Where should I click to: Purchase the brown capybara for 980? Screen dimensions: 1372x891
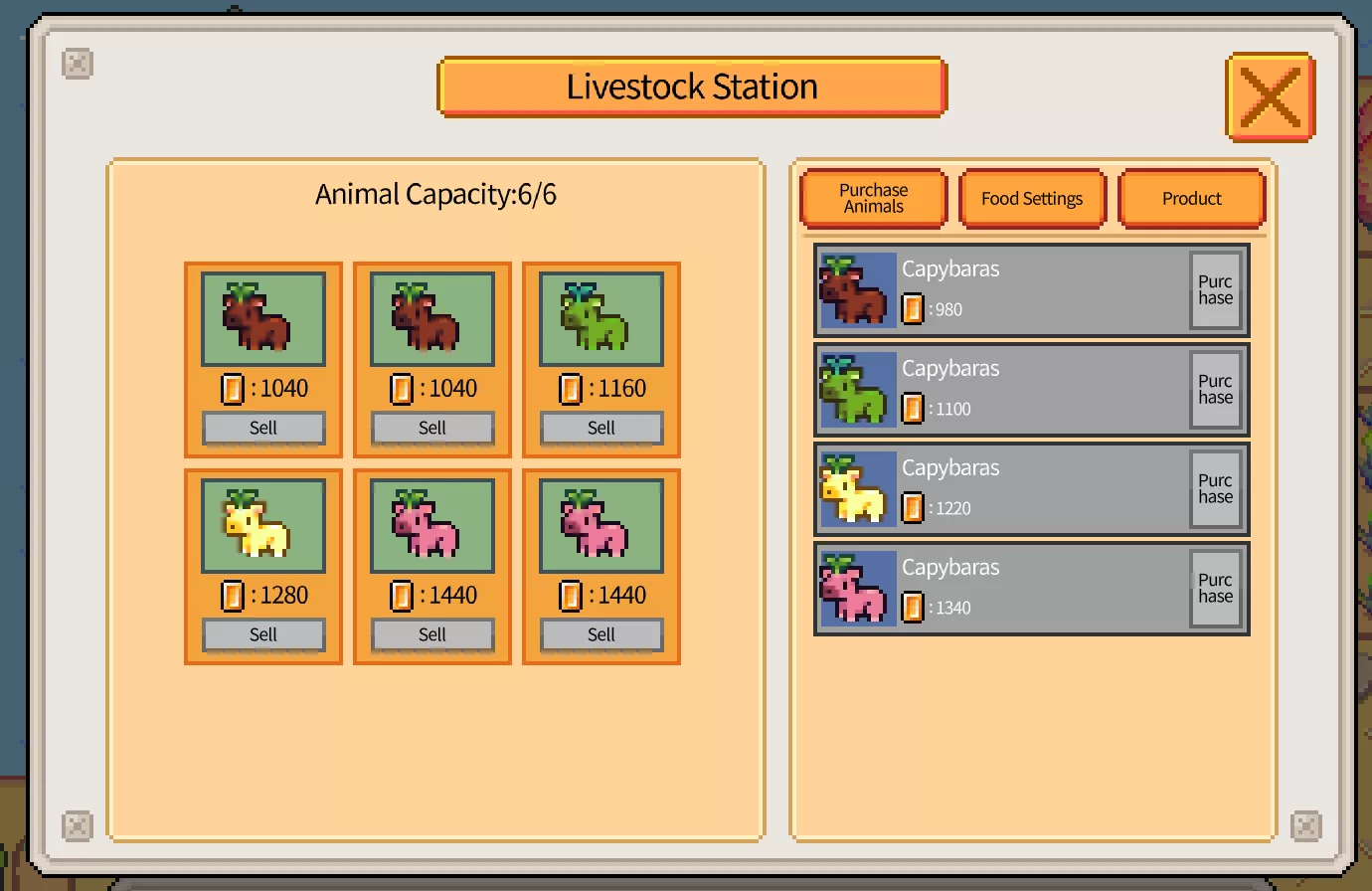tap(1215, 290)
